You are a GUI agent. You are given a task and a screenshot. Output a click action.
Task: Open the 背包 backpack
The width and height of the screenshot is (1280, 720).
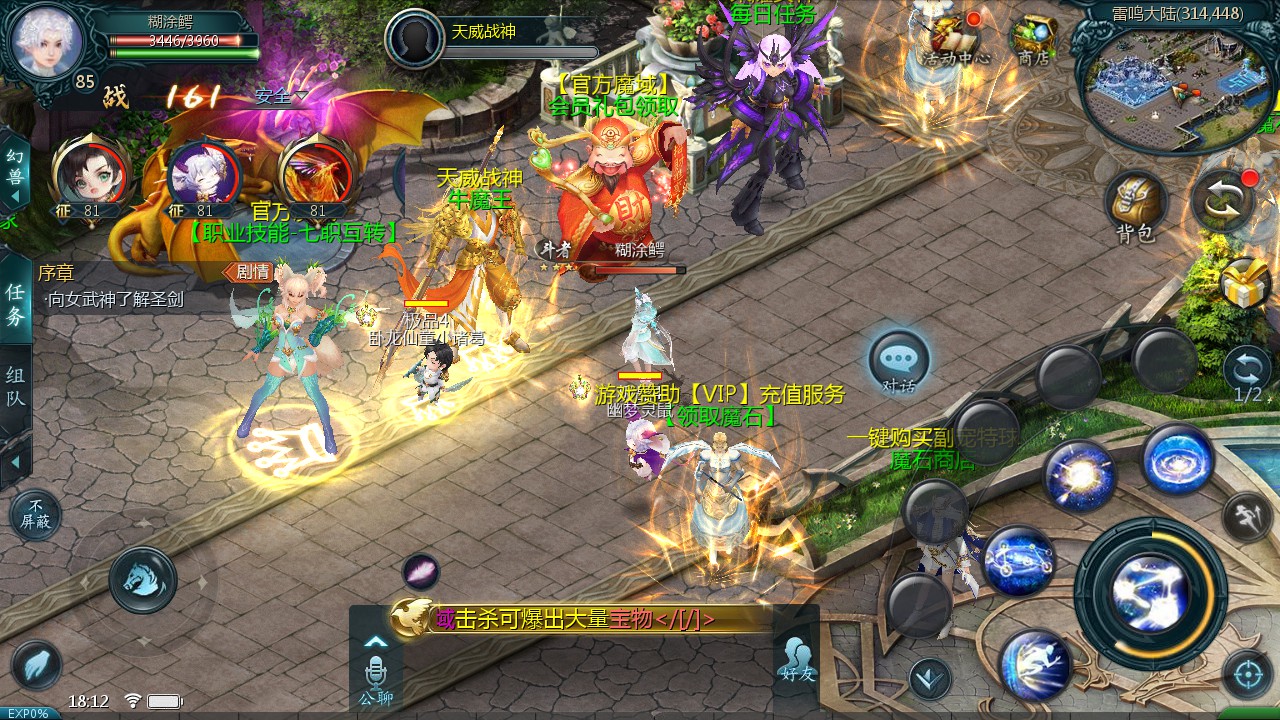(x=1136, y=204)
